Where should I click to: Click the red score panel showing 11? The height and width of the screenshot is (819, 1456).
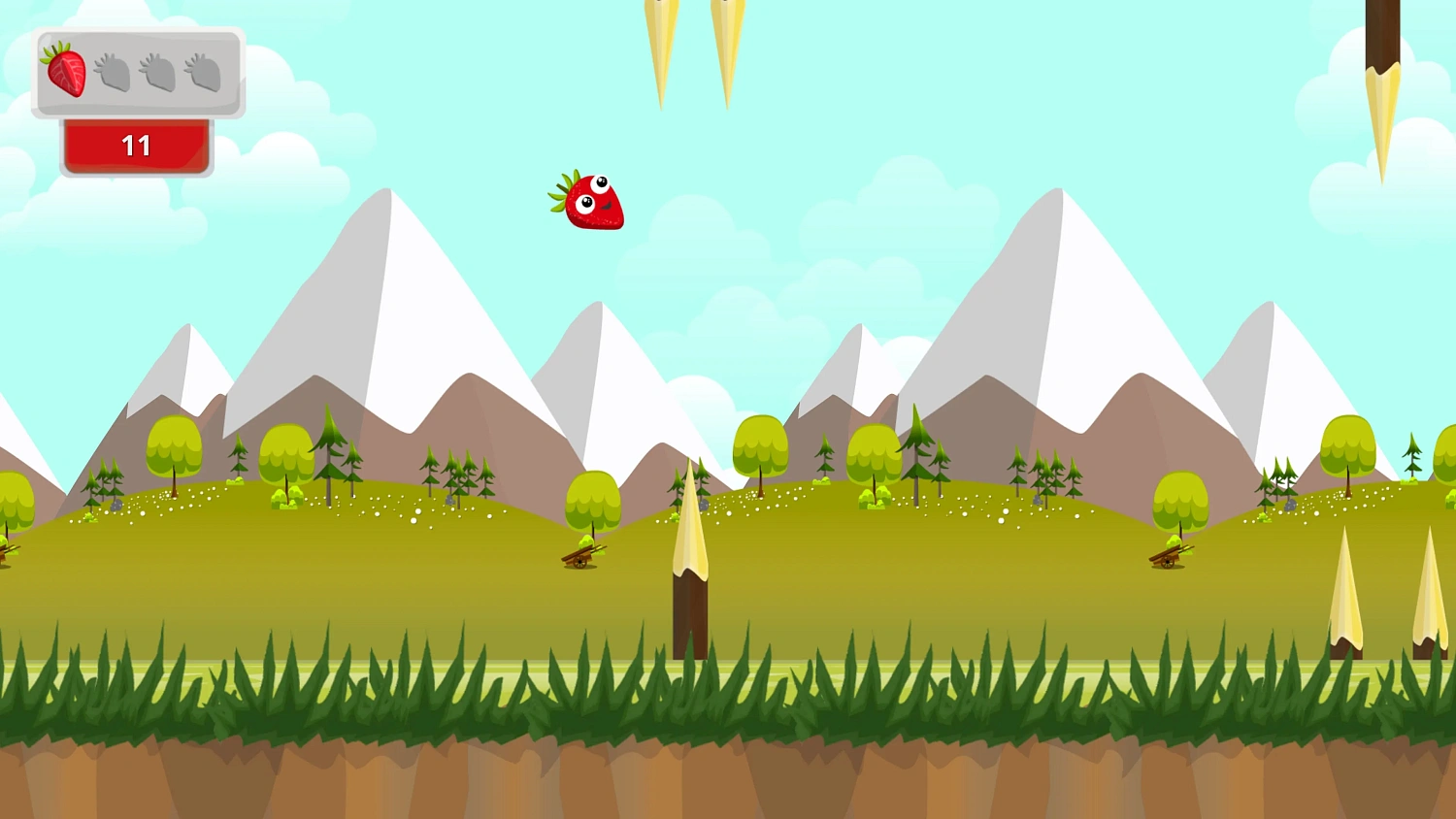point(136,146)
